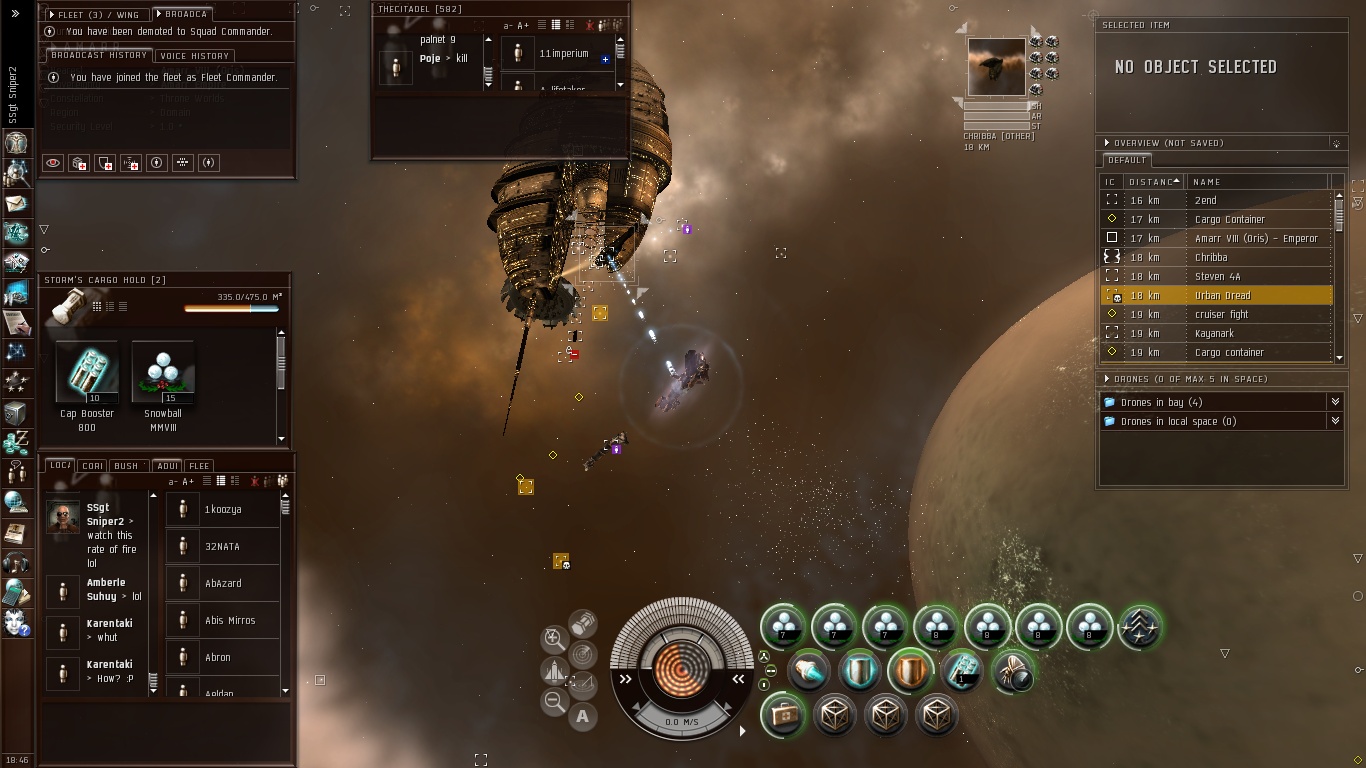This screenshot has width=1366, height=768.
Task: Activate the medkit repair module
Action: tap(782, 715)
